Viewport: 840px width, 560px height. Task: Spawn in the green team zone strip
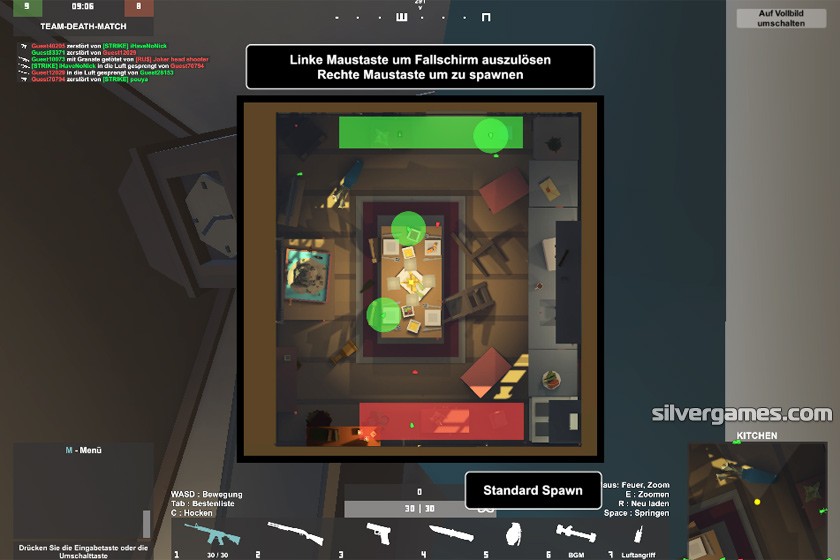[430, 132]
